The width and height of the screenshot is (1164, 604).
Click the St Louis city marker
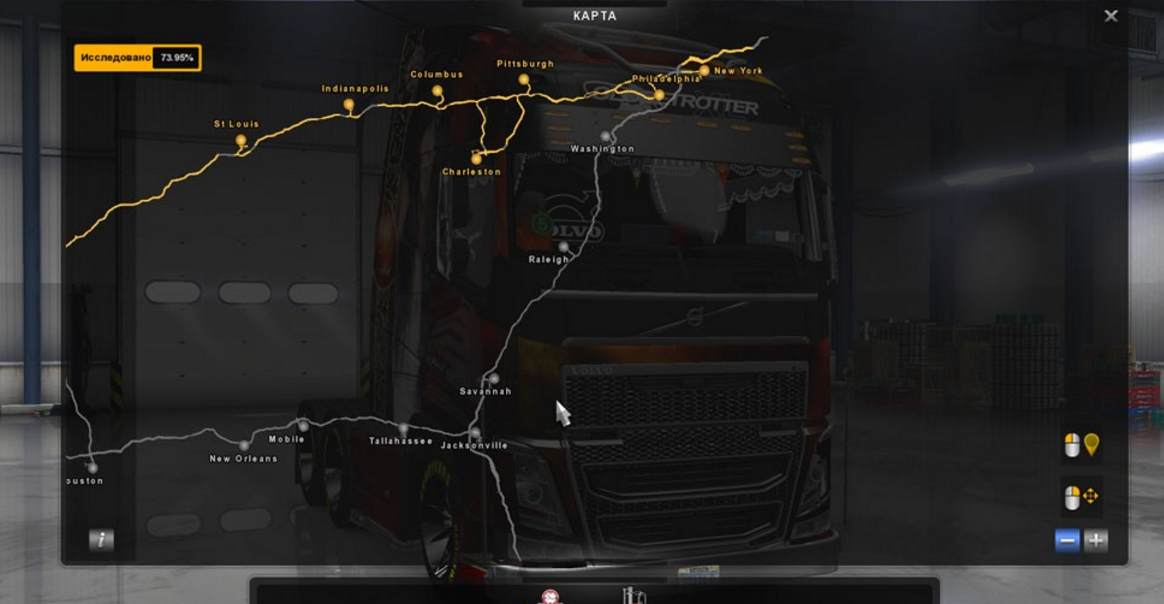(x=241, y=141)
